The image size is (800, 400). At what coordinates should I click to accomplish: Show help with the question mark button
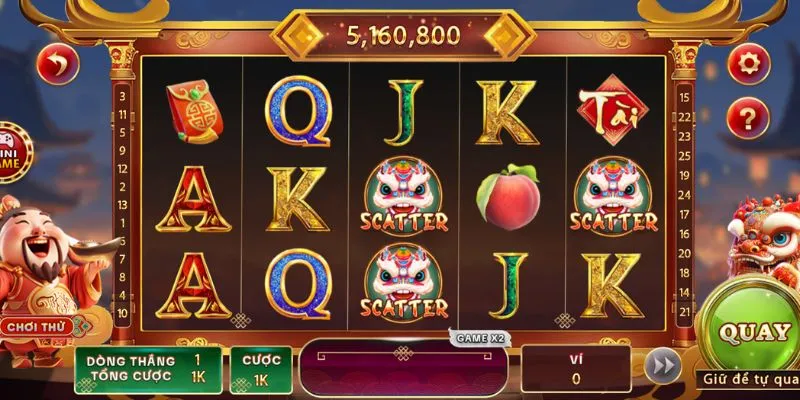[746, 118]
